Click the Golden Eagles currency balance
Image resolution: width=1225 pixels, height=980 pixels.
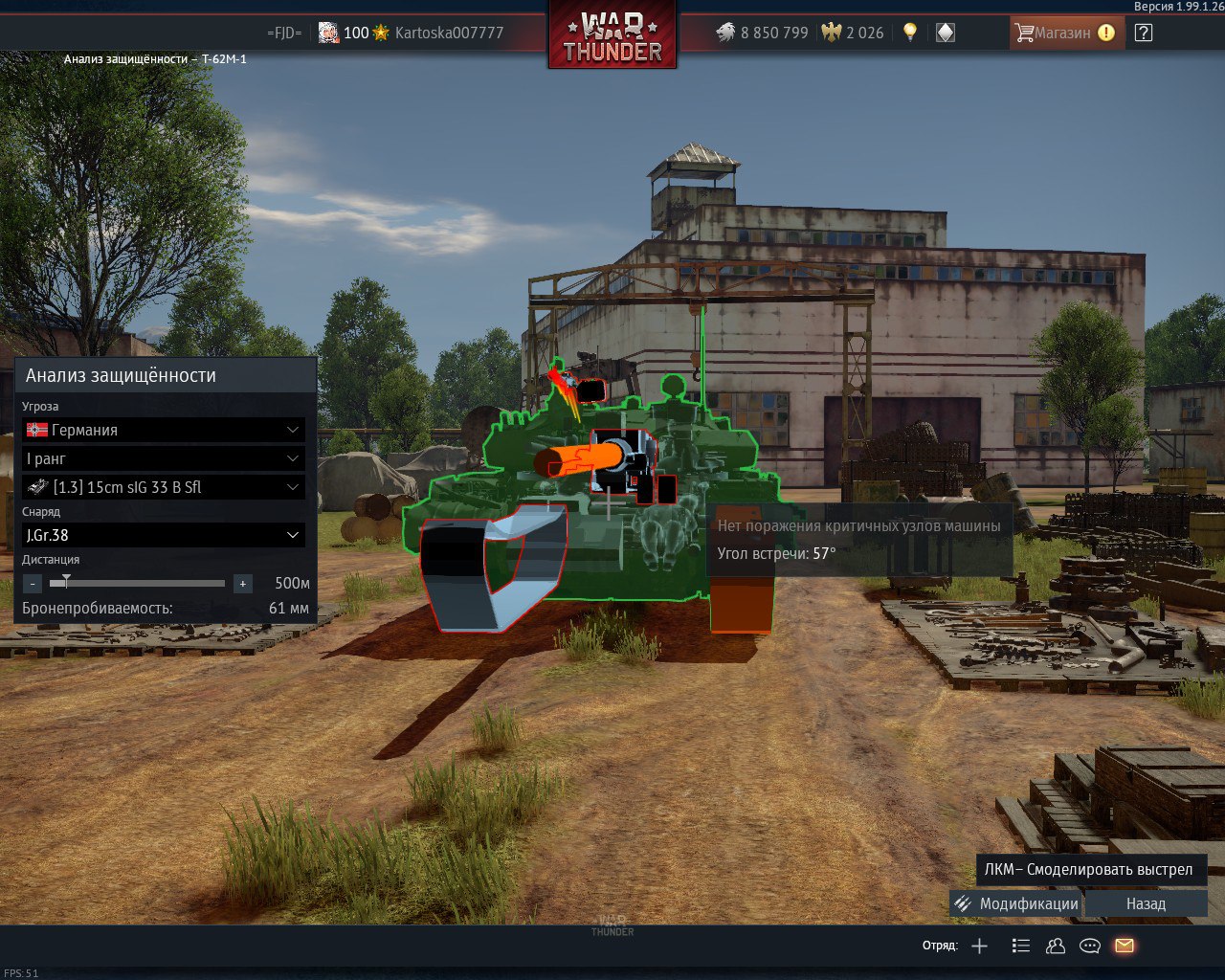[x=854, y=33]
